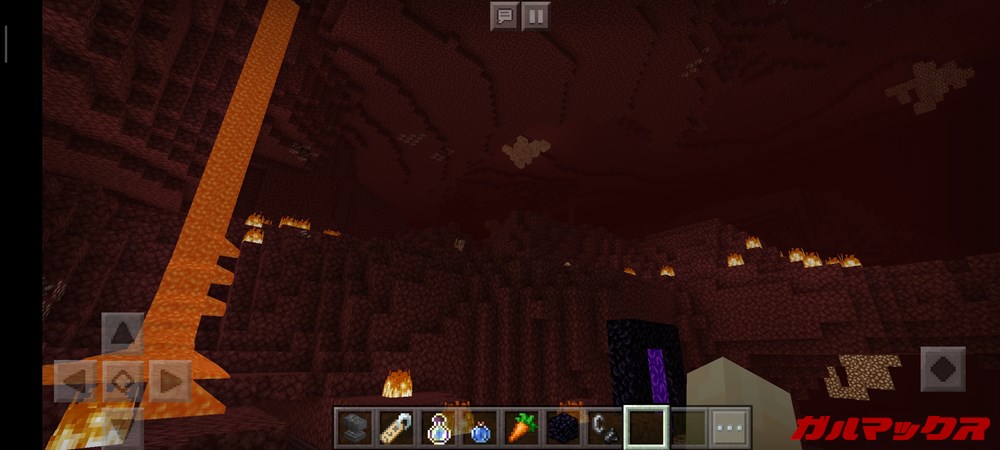The image size is (1000, 450).
Task: Select the anvil hotbar slot
Action: coord(351,427)
